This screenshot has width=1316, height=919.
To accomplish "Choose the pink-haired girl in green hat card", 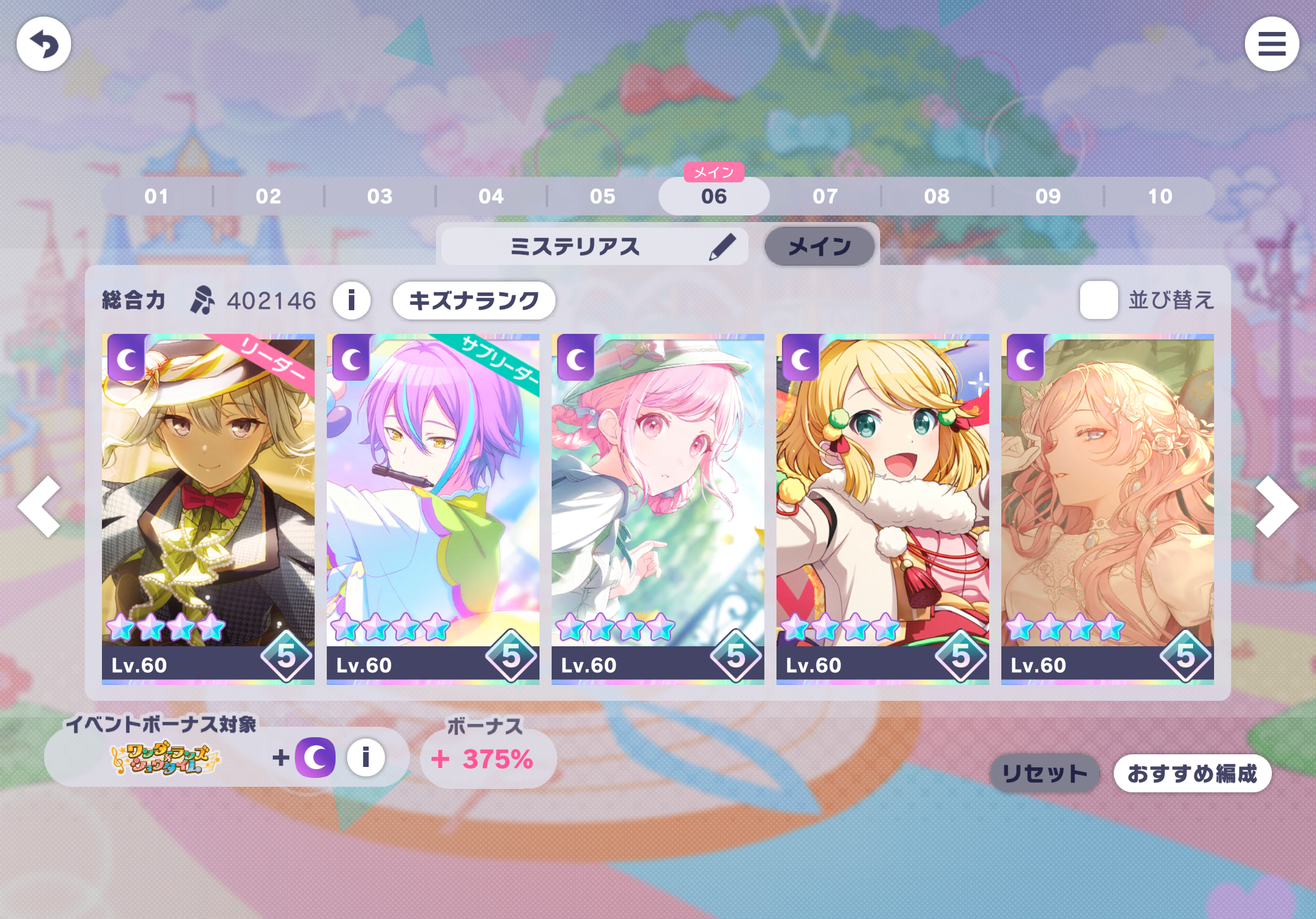I will (657, 508).
